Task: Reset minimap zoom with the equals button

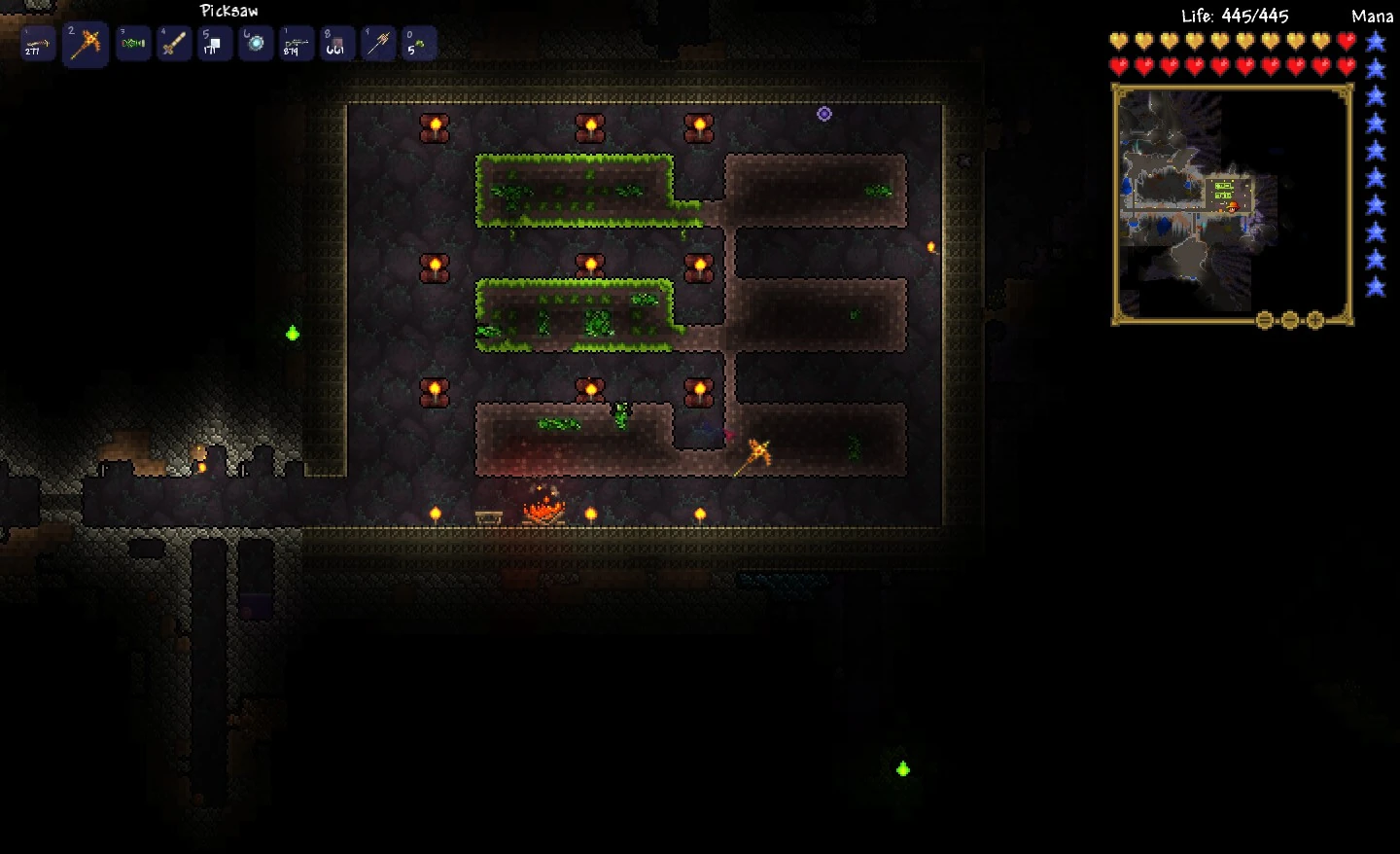Action: (1263, 318)
